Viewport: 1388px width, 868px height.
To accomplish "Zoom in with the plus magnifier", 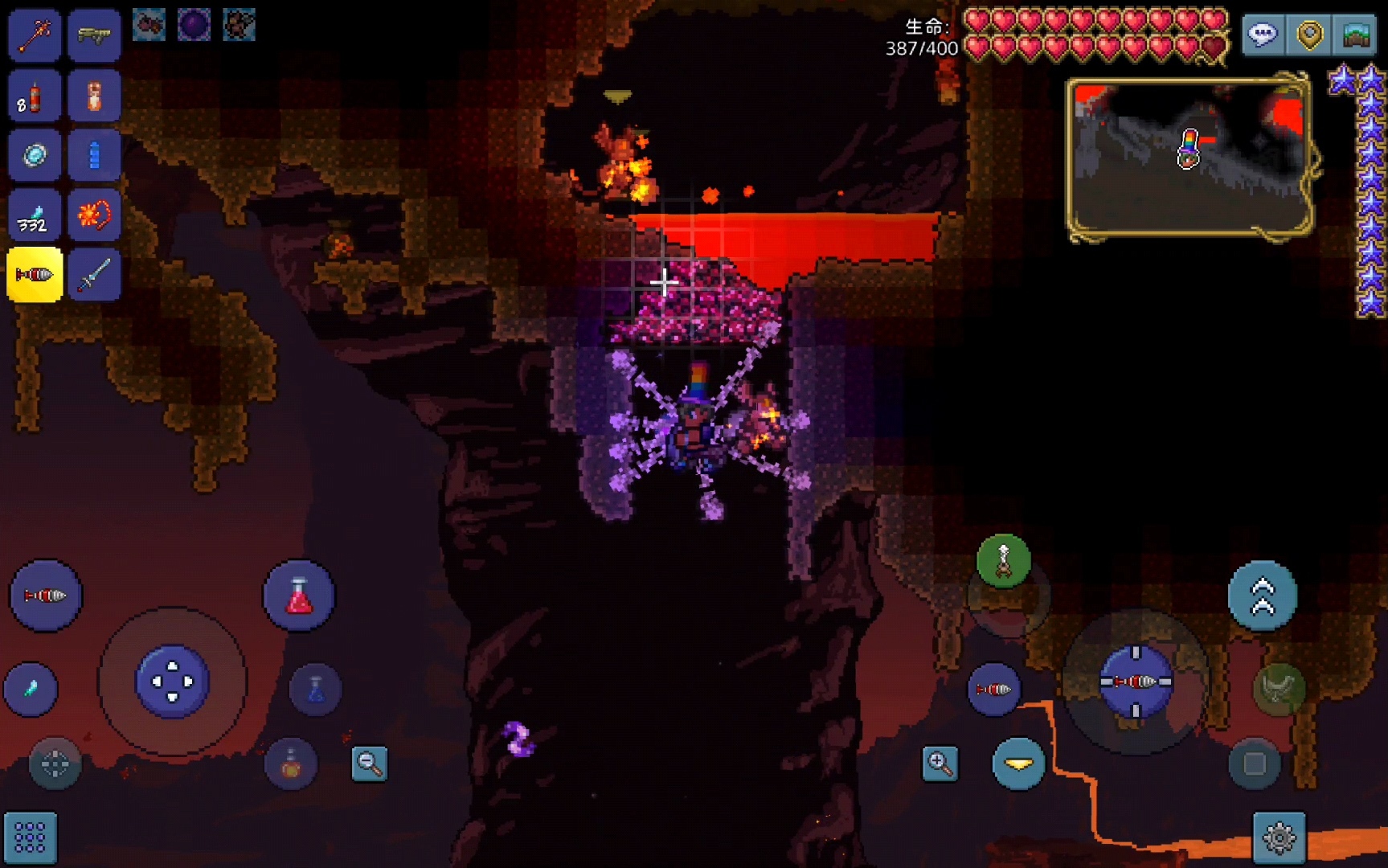I will (940, 764).
